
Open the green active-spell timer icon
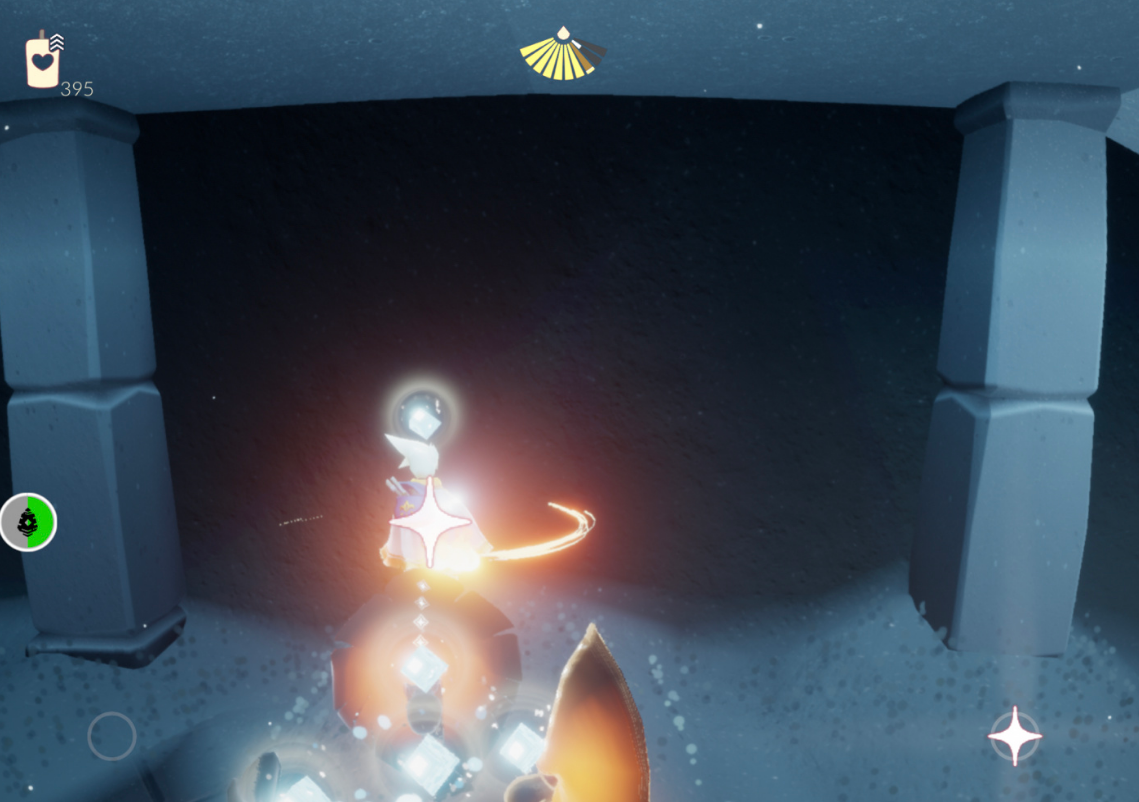tap(28, 522)
